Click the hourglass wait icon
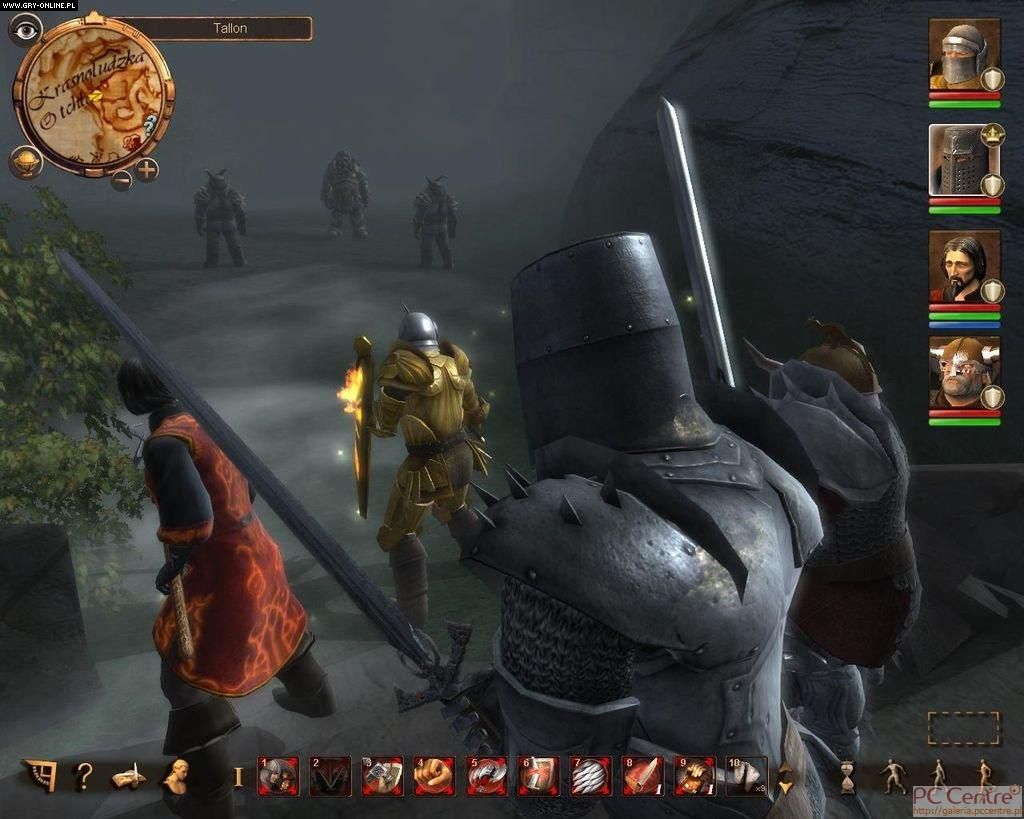Viewport: 1024px width, 819px height. 848,776
